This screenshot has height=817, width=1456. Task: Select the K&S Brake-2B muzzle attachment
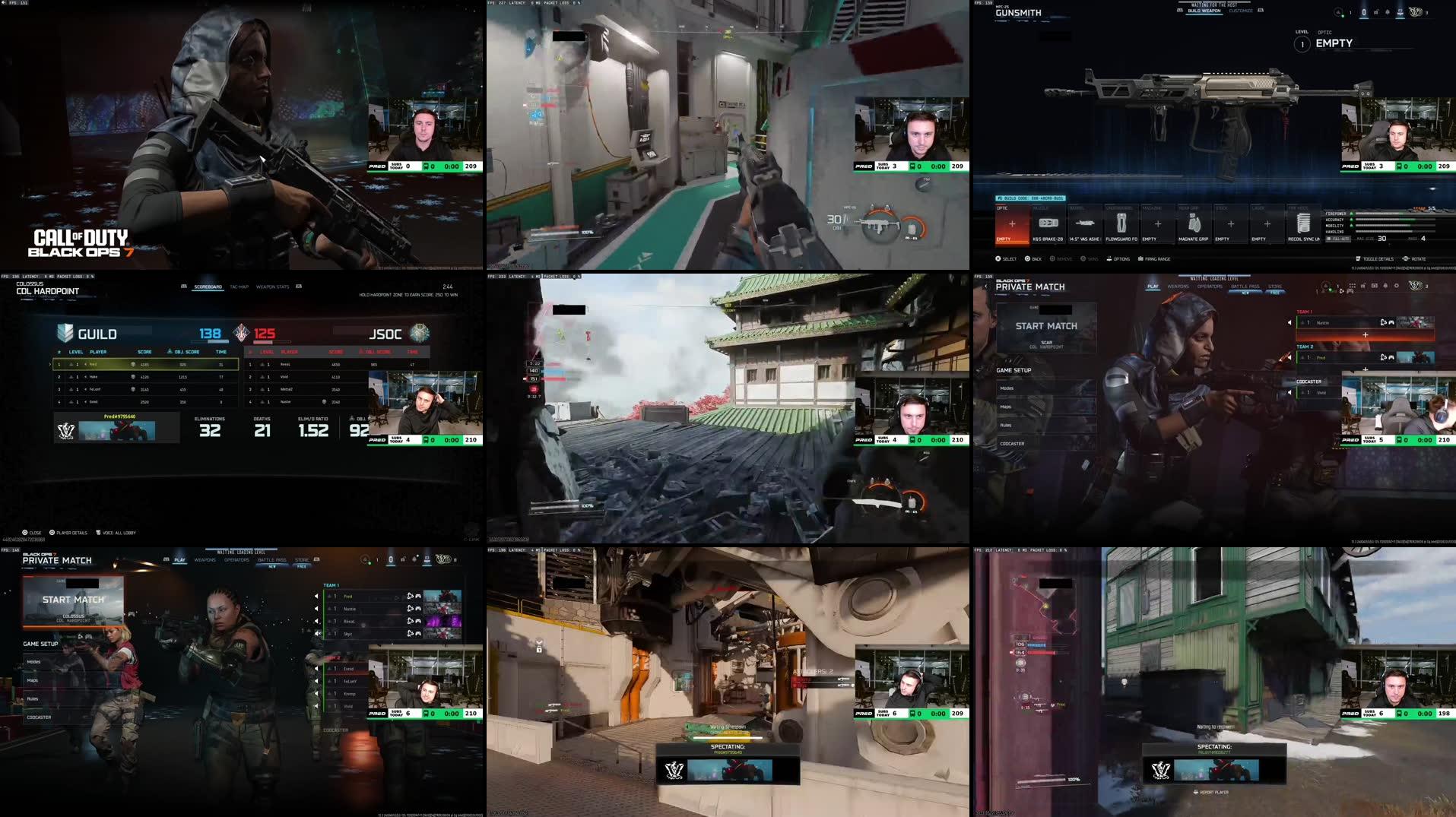click(1048, 225)
